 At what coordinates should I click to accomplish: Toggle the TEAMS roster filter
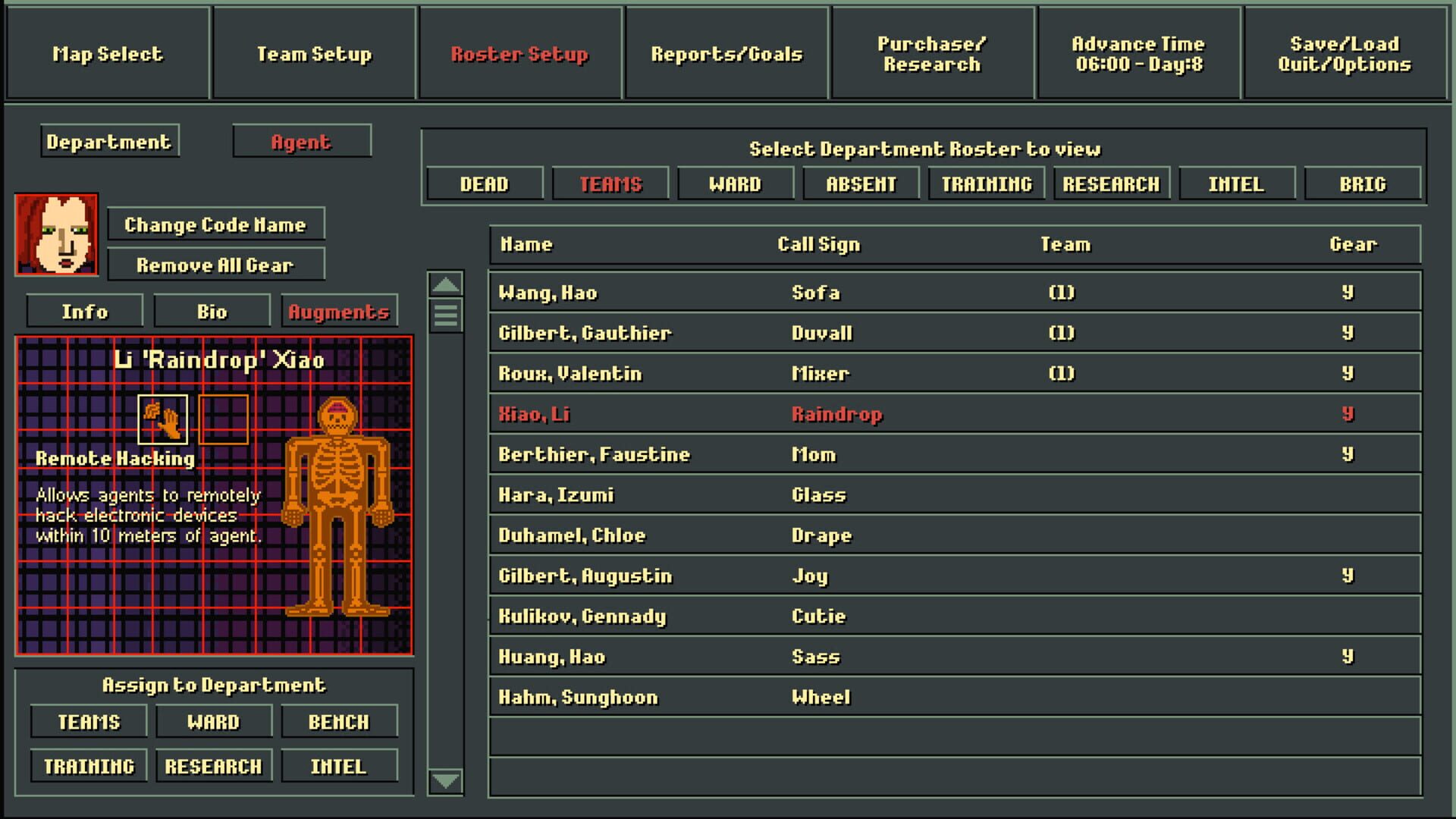click(610, 183)
